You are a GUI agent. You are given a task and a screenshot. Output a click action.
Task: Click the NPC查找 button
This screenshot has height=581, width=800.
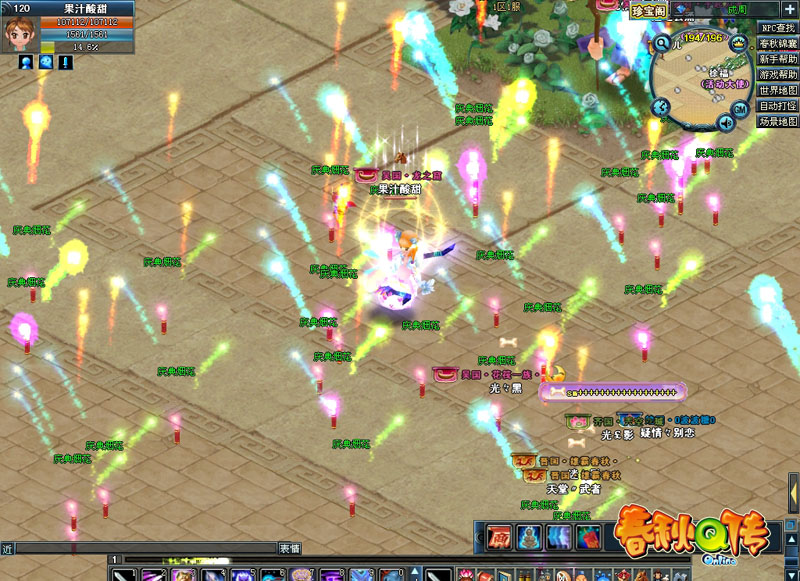point(779,28)
